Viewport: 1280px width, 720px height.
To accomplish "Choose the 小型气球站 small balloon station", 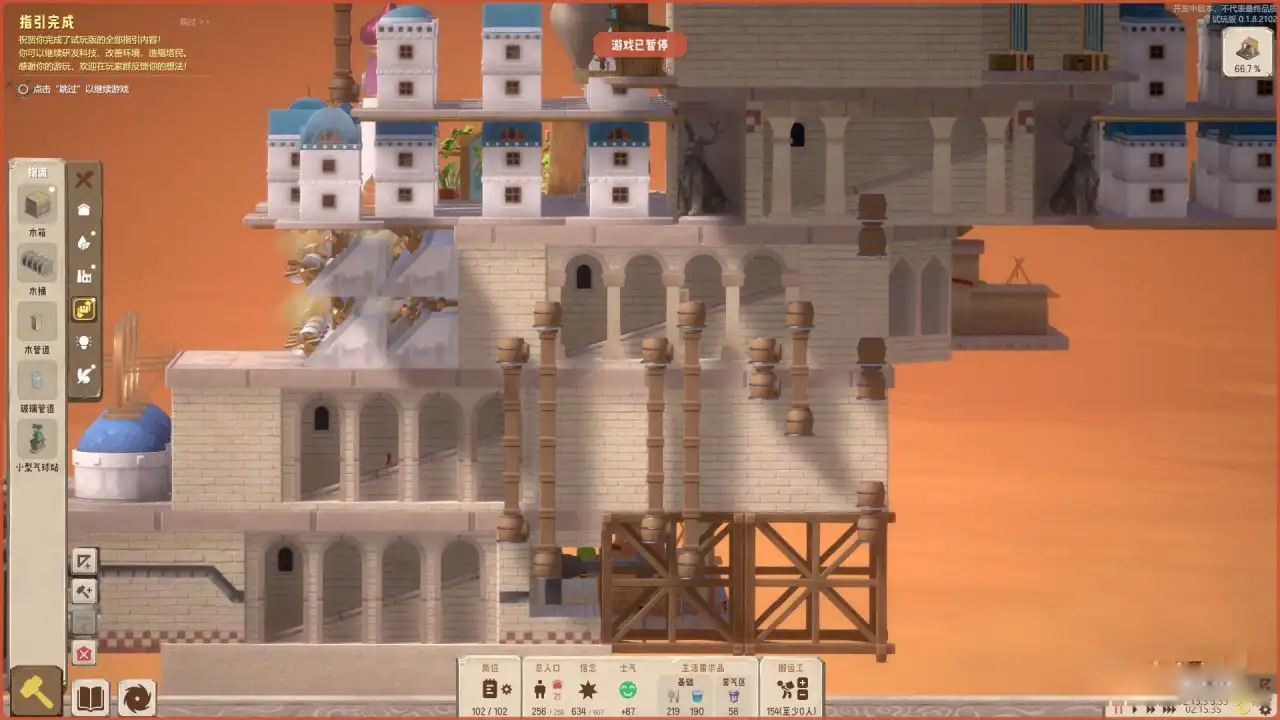I will click(37, 439).
